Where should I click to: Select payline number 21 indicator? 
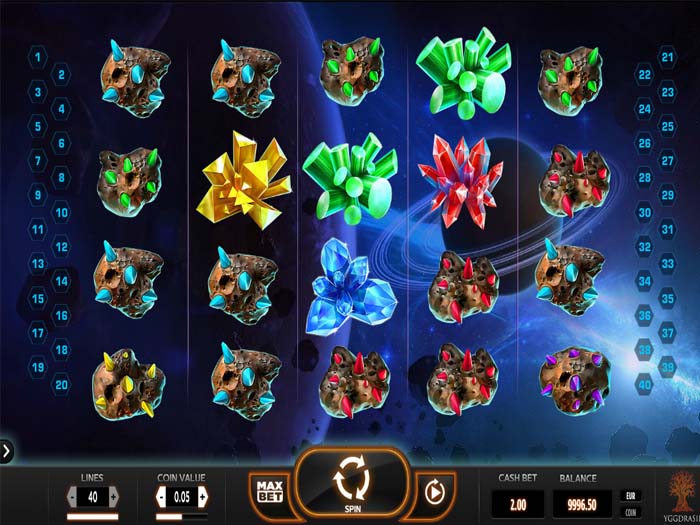(668, 57)
